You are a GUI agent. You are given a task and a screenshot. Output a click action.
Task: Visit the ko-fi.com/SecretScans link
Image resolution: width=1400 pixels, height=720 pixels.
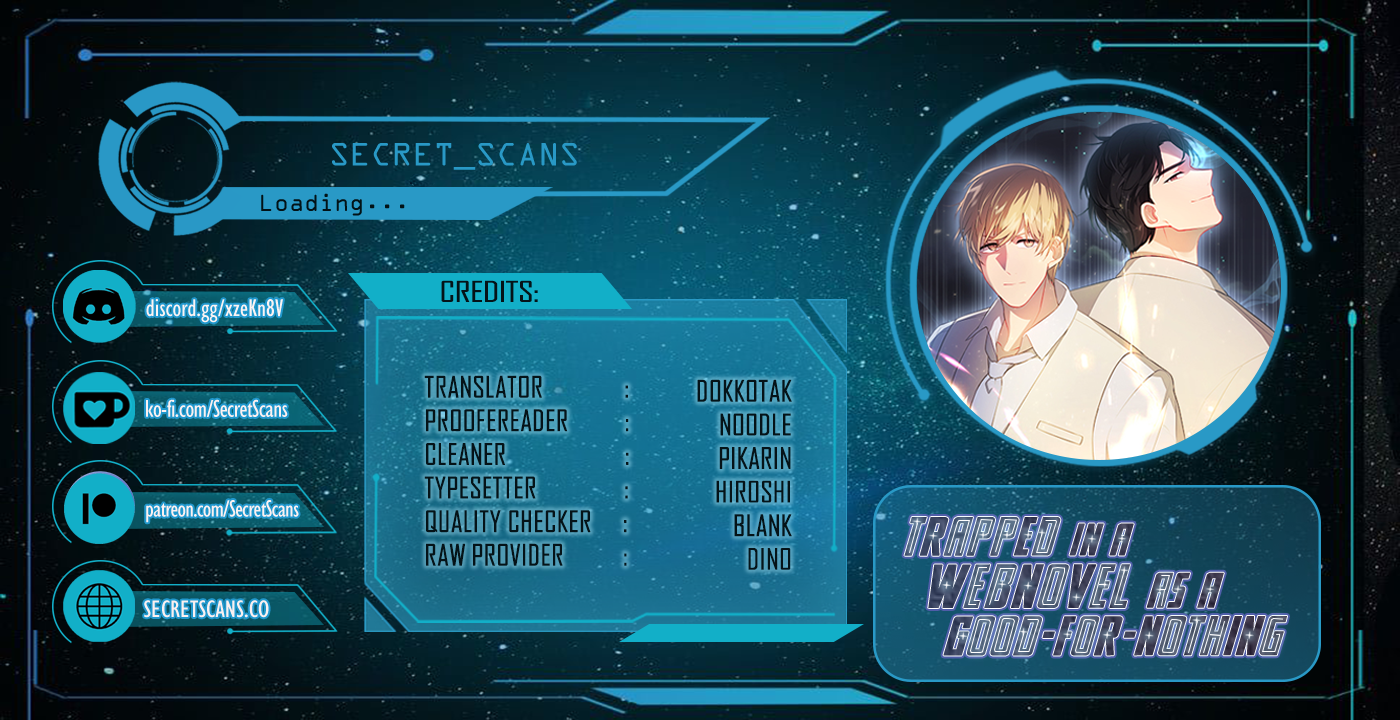[216, 409]
